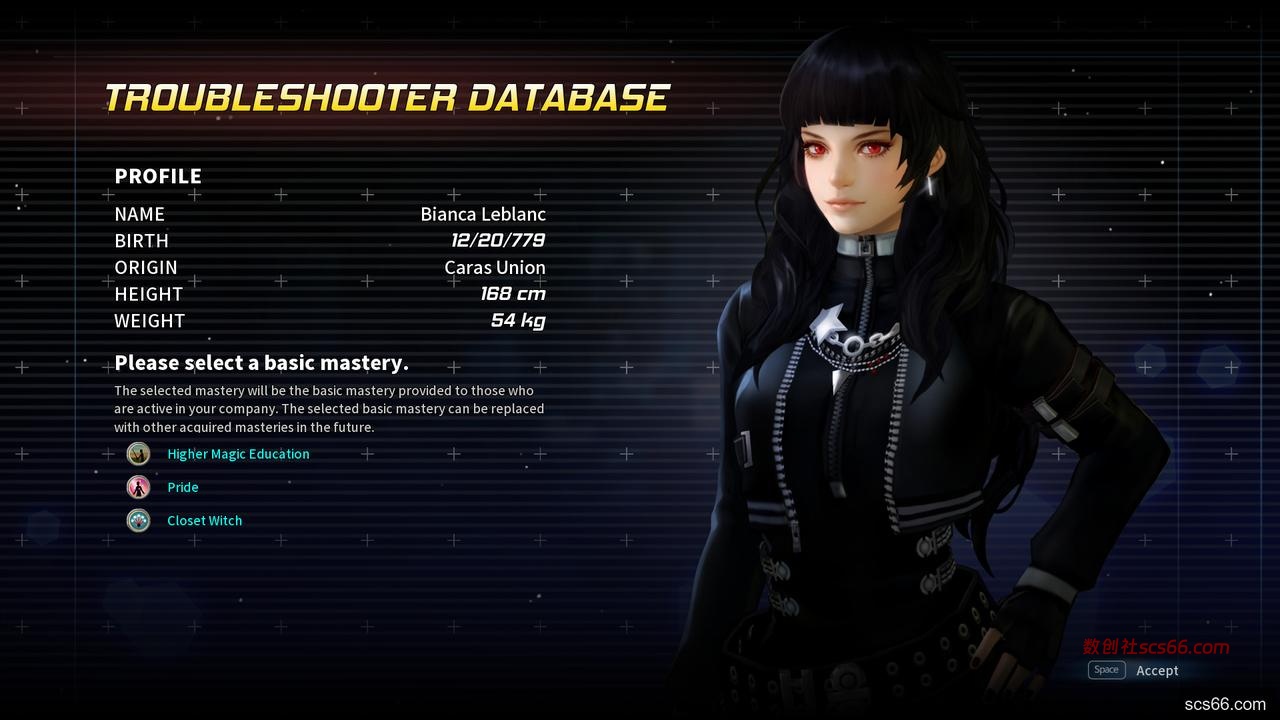Image resolution: width=1280 pixels, height=720 pixels.
Task: Accept the selected basic mastery
Action: pyautogui.click(x=1156, y=670)
